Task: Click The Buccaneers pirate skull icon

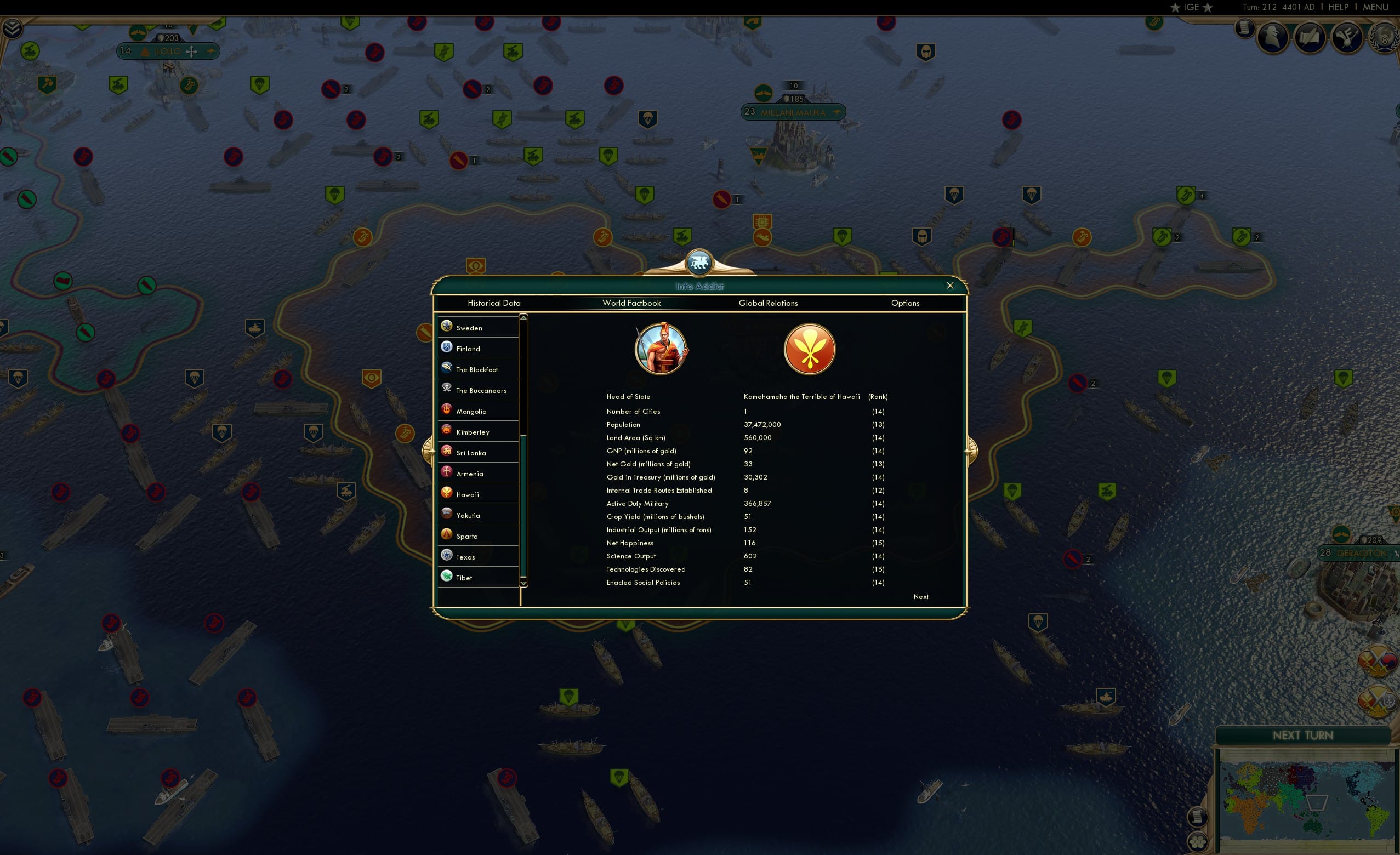Action: [x=447, y=389]
